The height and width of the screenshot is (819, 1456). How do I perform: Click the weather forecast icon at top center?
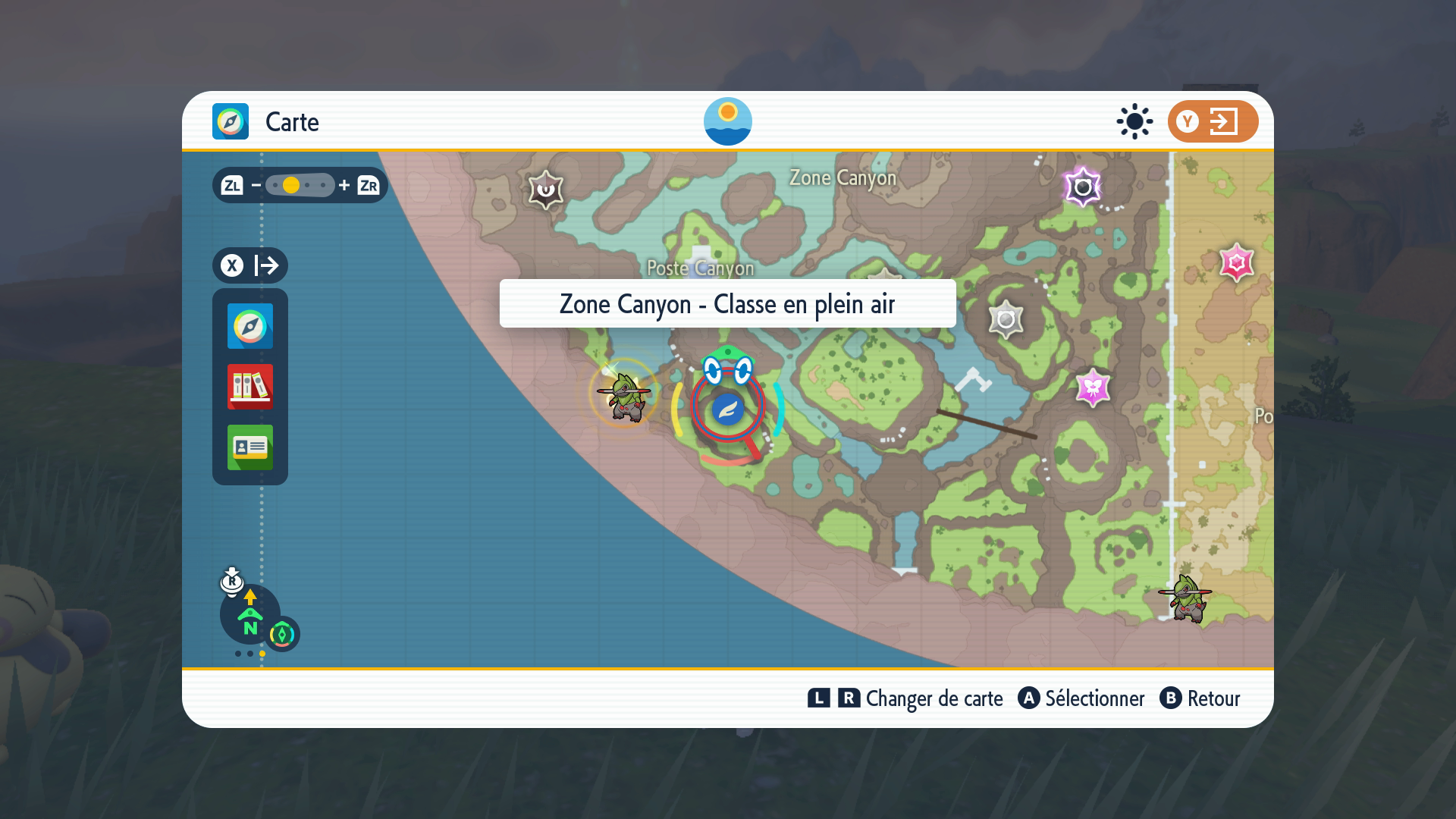click(x=729, y=121)
